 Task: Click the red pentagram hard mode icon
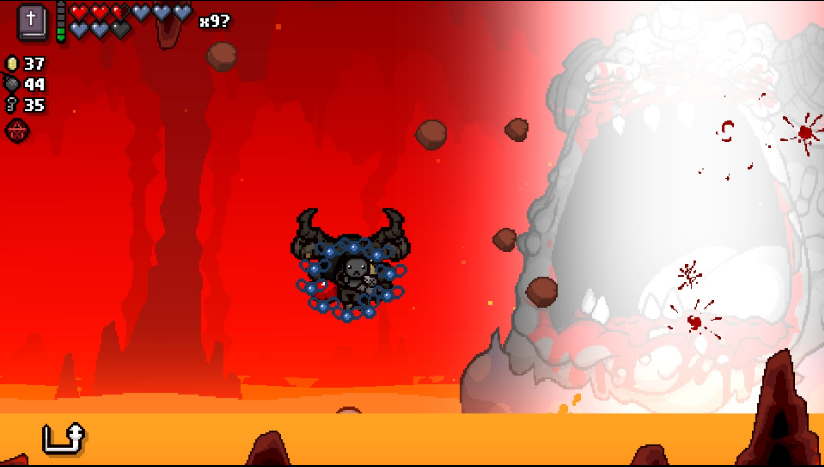click(17, 130)
